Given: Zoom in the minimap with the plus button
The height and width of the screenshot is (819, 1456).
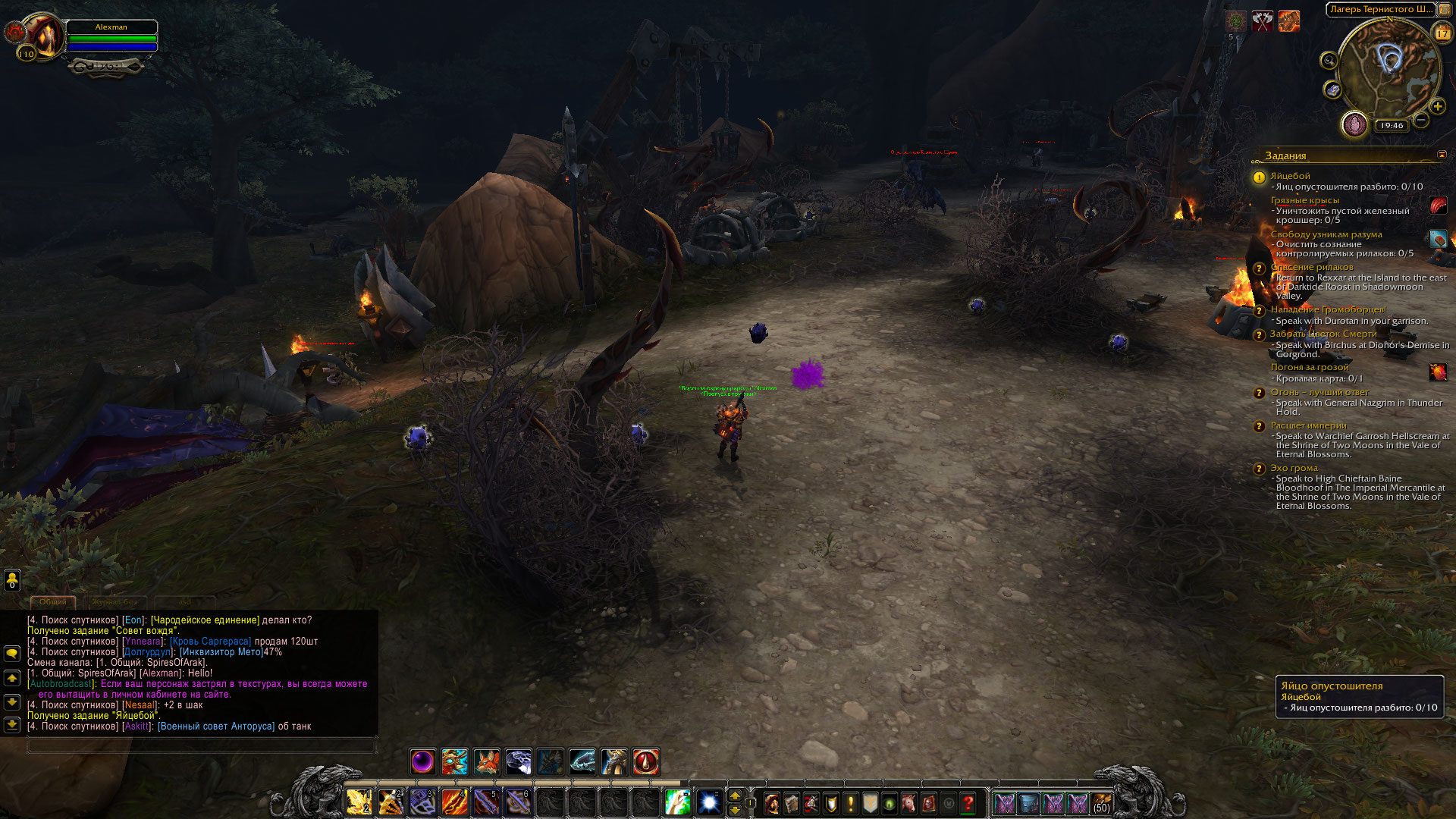Looking at the screenshot, I should (1437, 106).
